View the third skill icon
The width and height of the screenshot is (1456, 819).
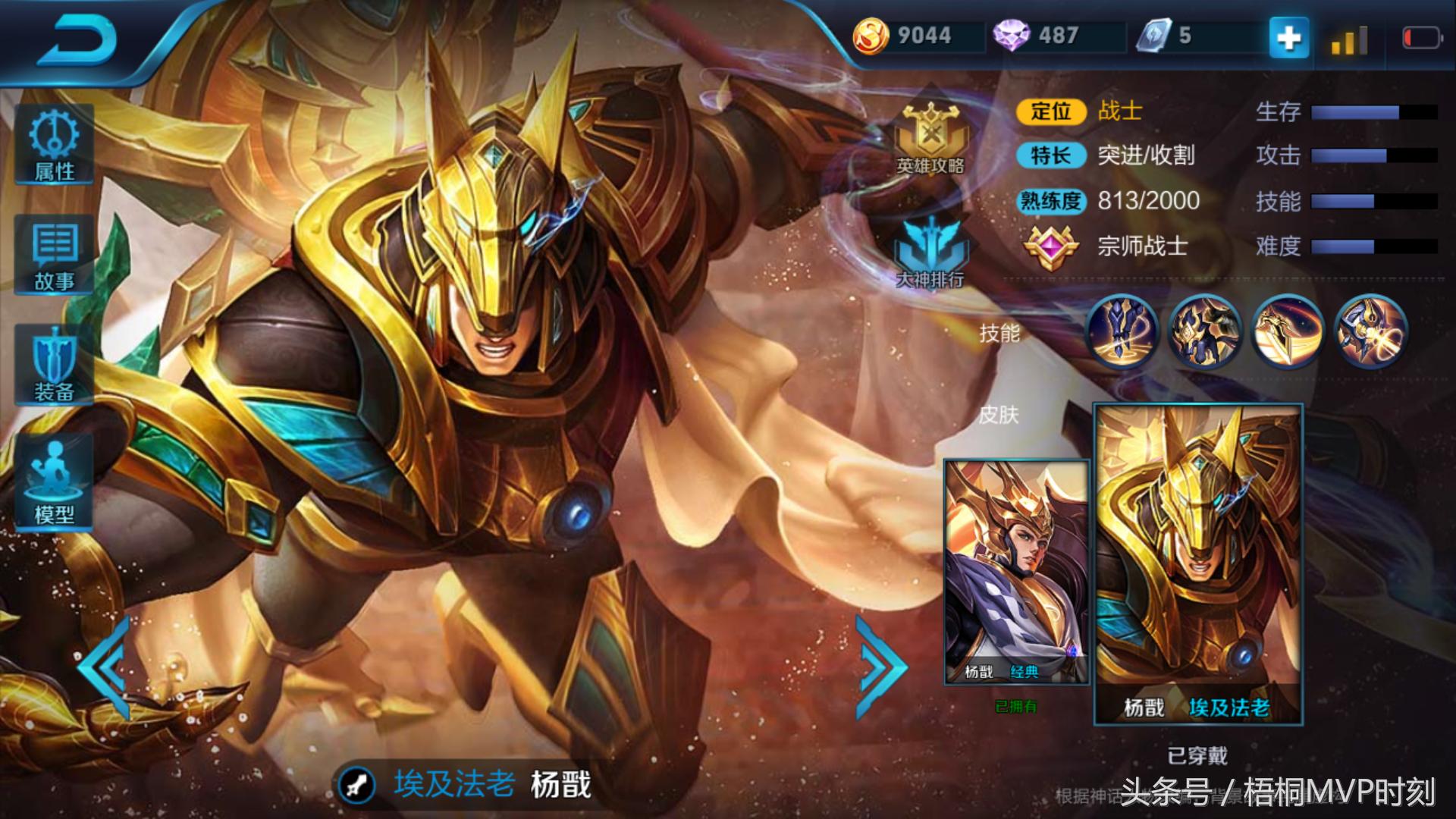[x=1288, y=331]
